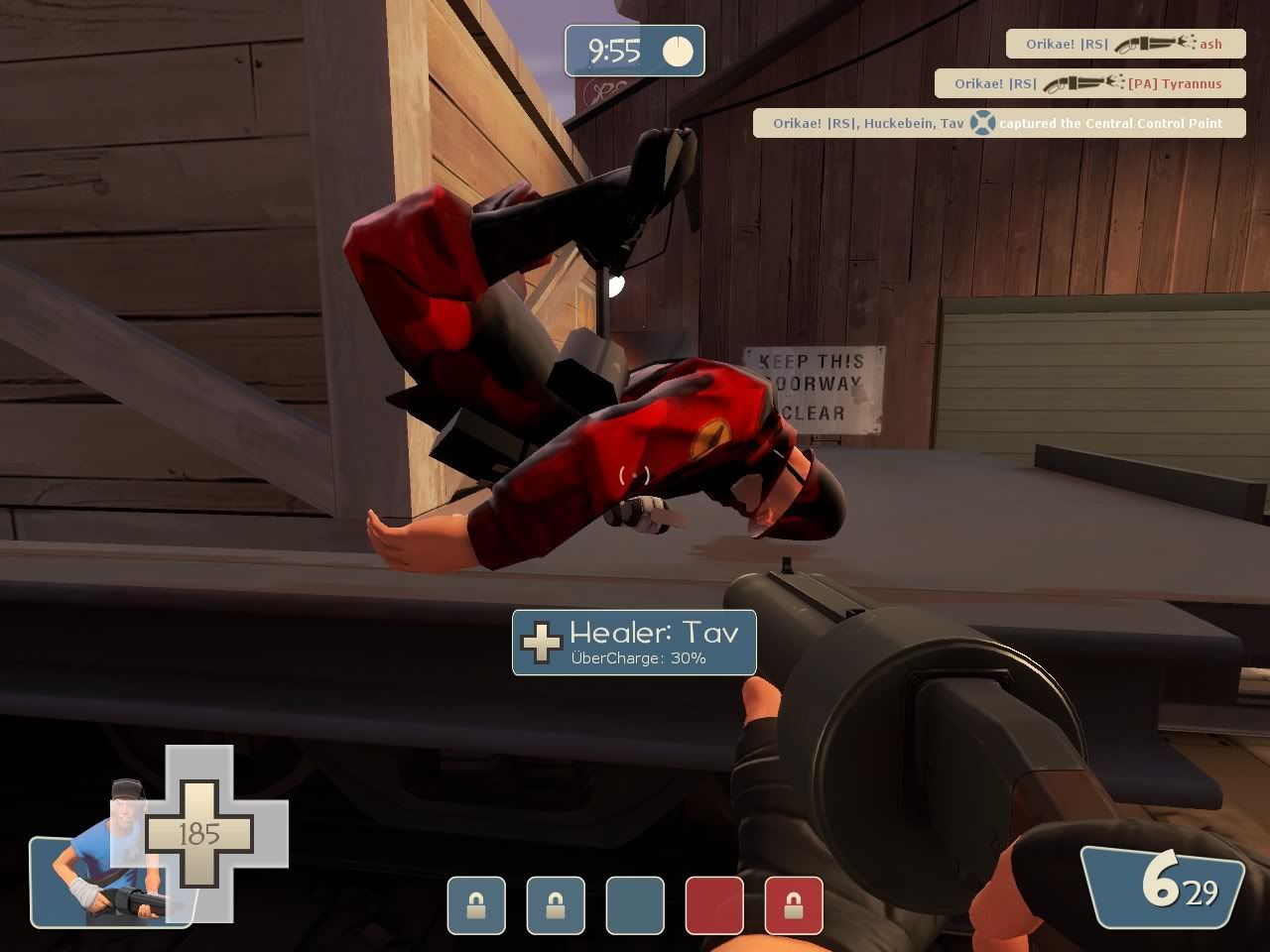1270x952 pixels.
Task: Toggle the lock on the second blue slot
Action: (x=556, y=905)
